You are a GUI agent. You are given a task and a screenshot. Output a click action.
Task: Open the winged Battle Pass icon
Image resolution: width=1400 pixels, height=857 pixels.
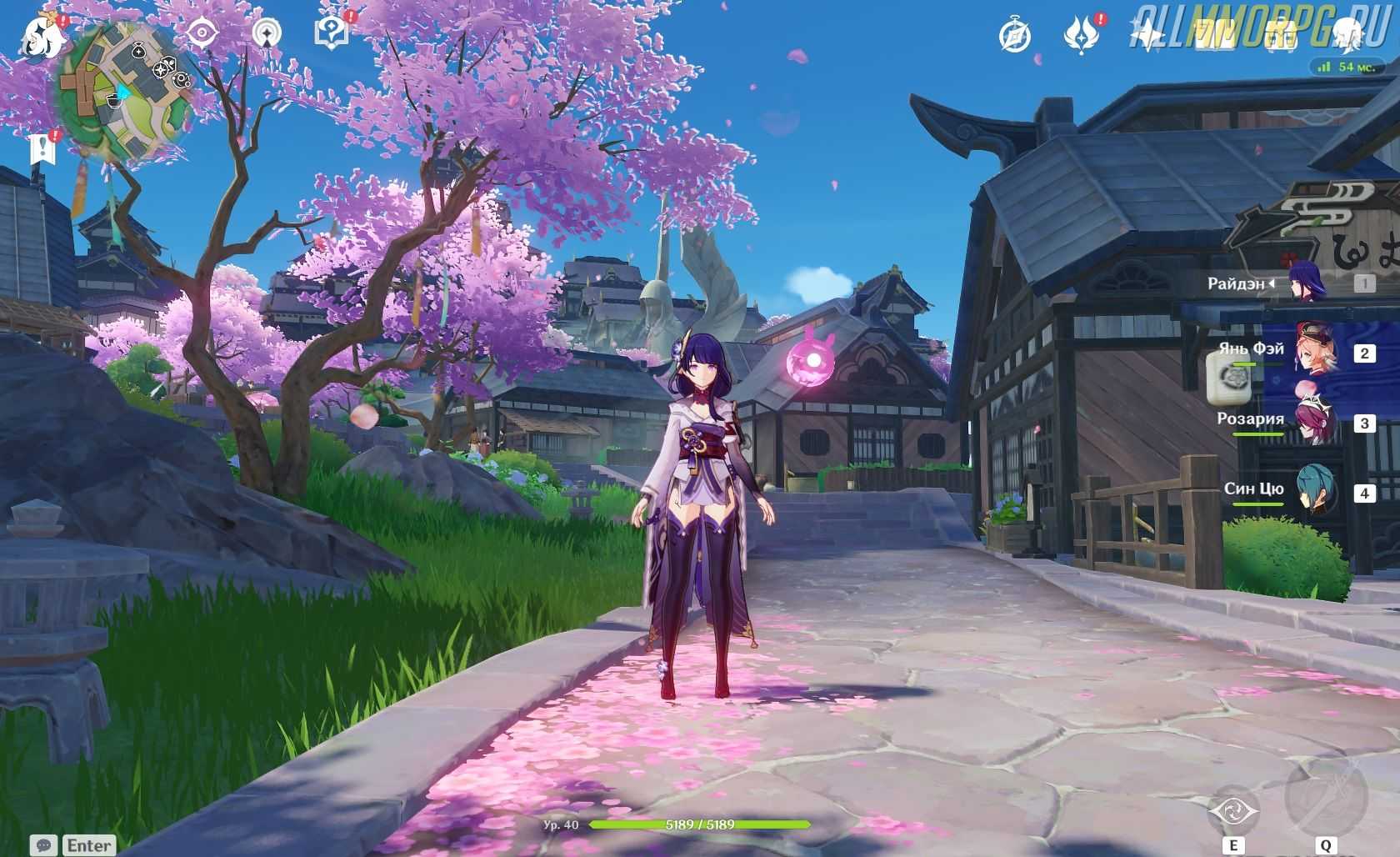click(1081, 35)
